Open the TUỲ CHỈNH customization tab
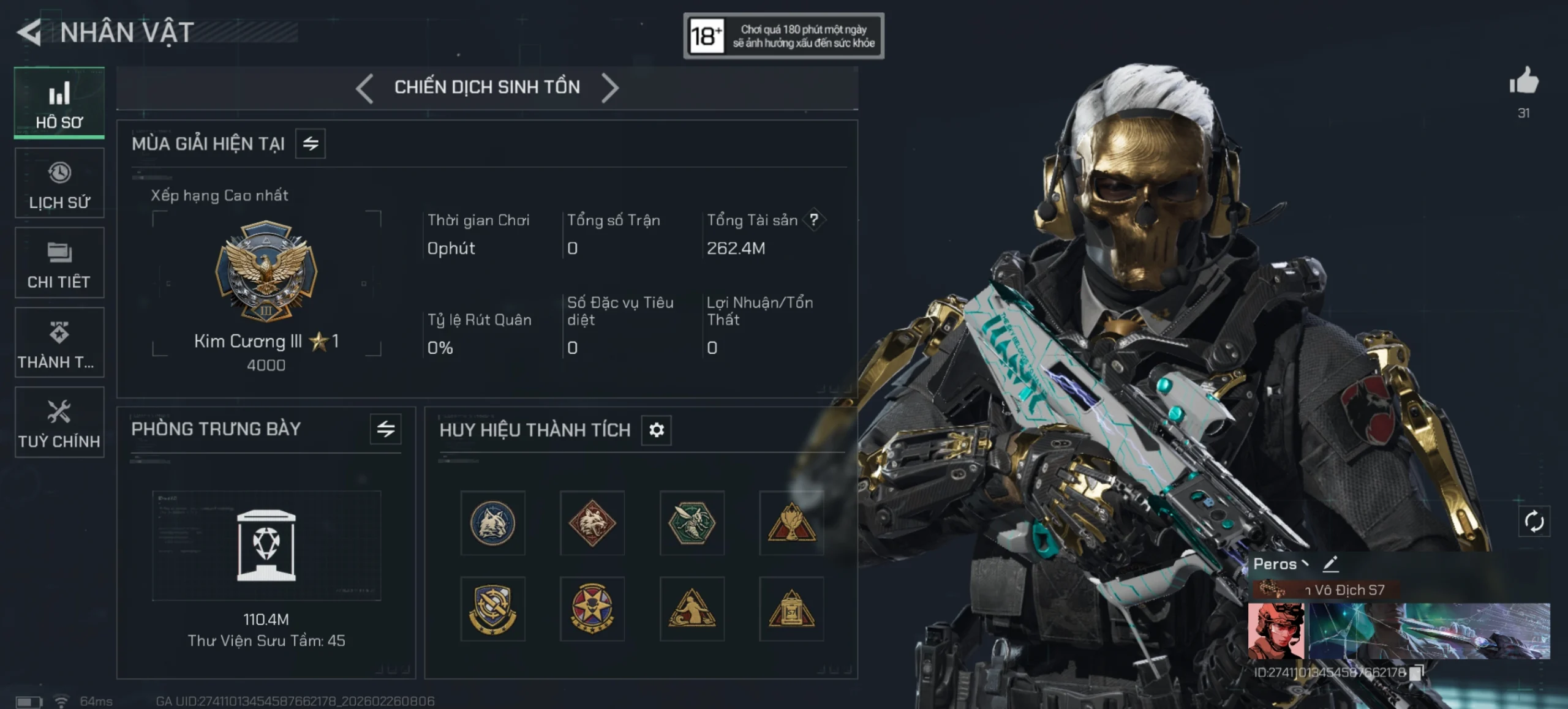Screen dimensions: 1568x709 (59, 422)
